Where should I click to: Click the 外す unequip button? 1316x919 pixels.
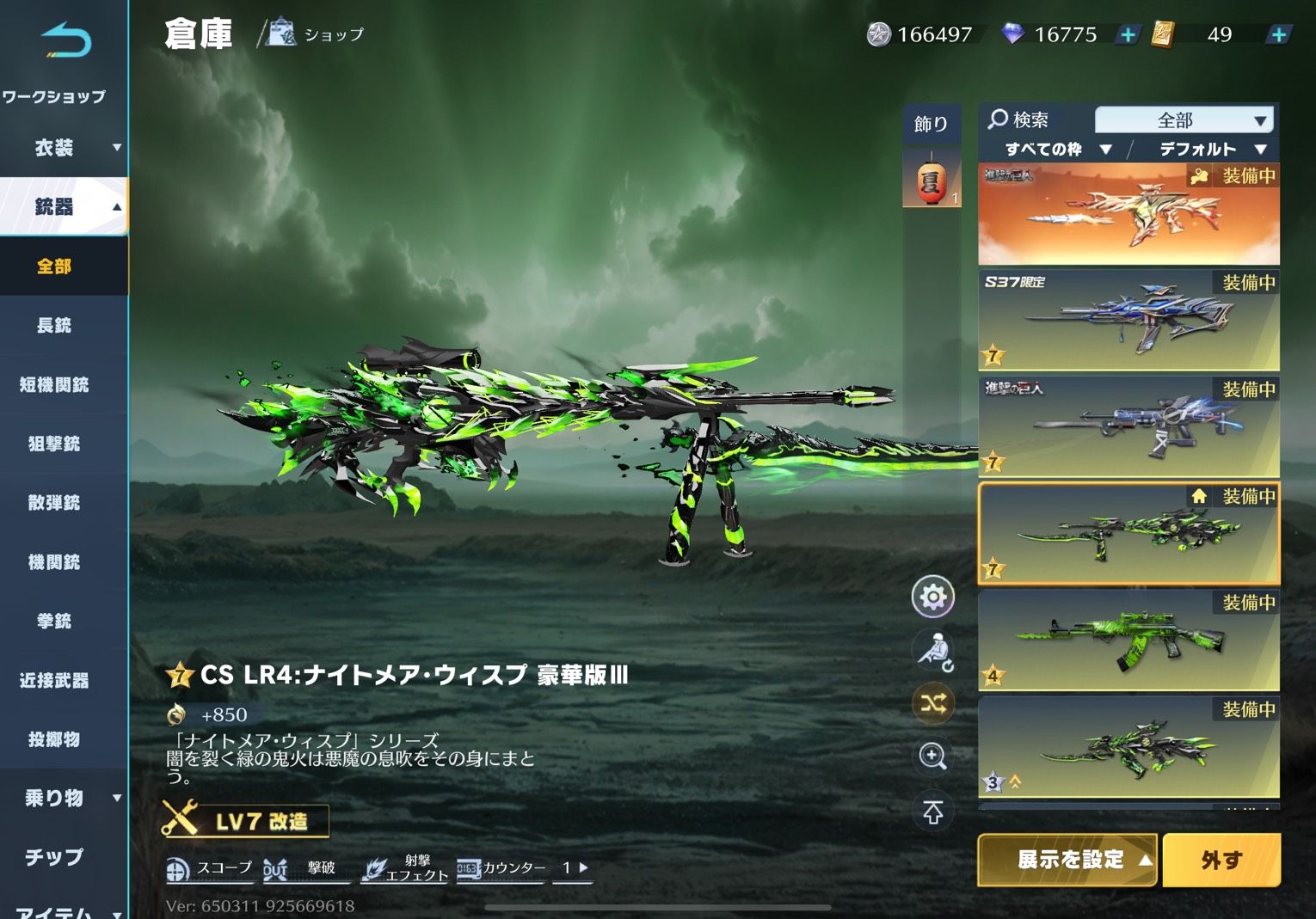[1221, 860]
